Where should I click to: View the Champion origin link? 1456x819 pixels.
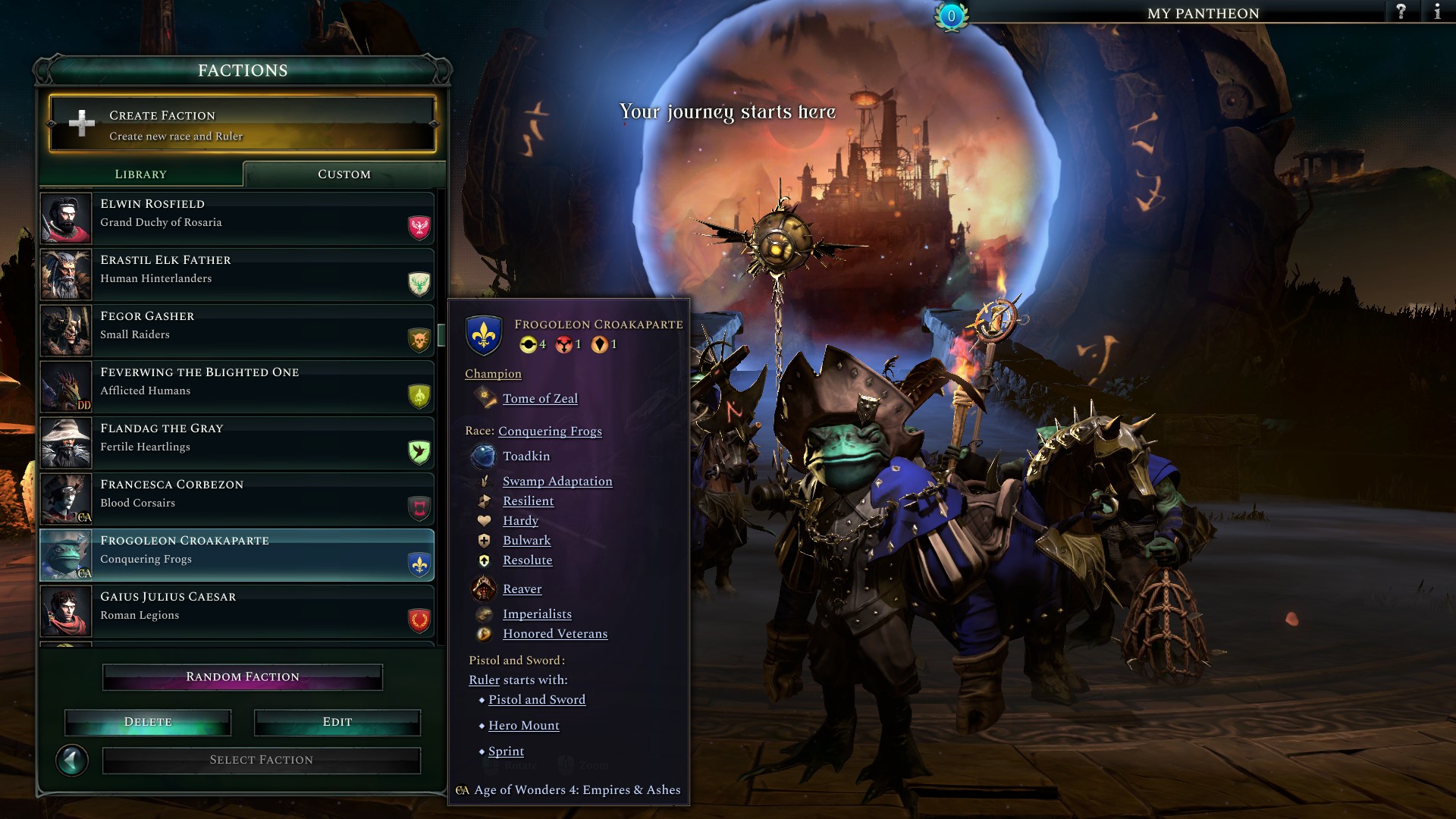(493, 374)
